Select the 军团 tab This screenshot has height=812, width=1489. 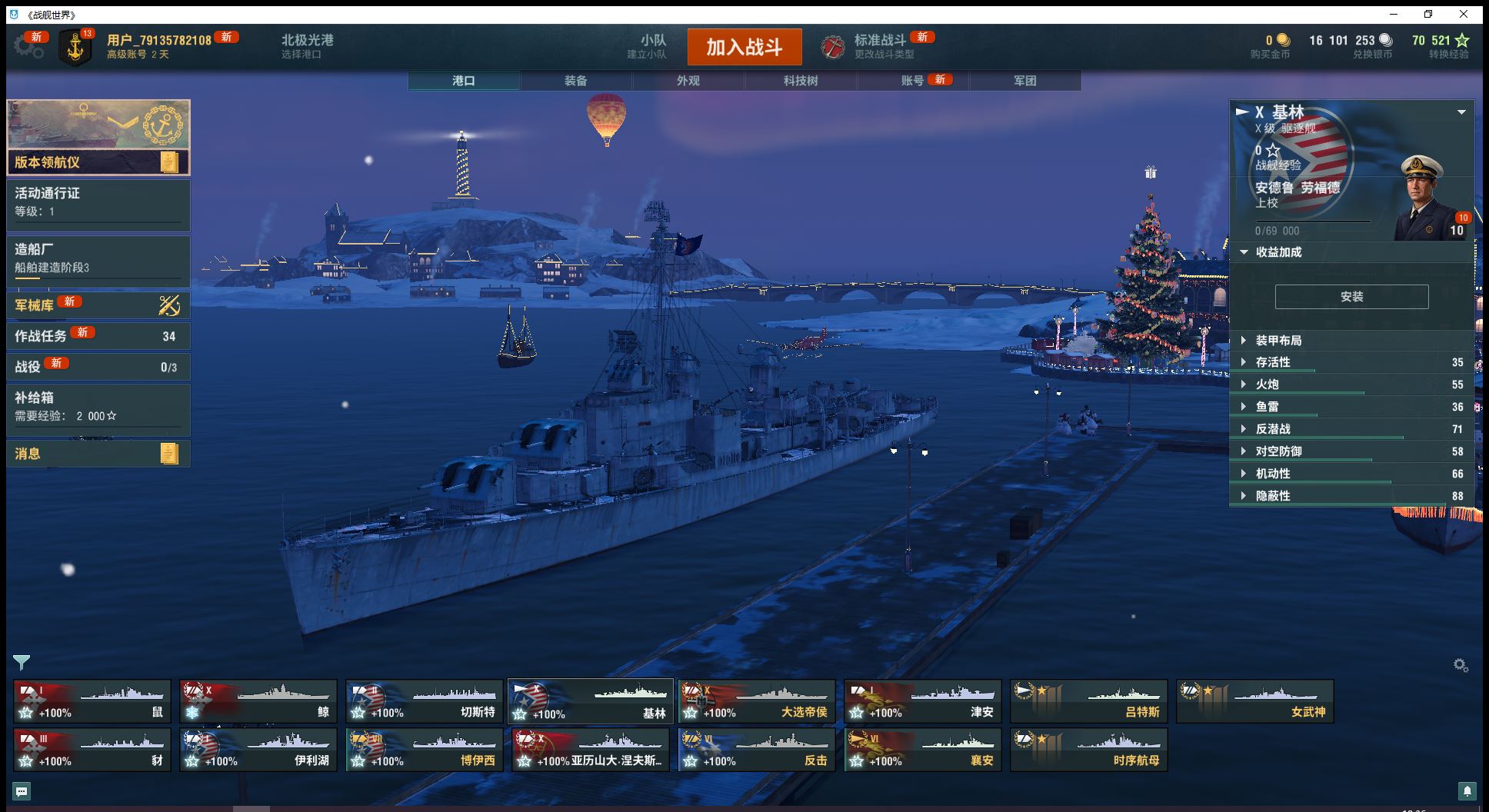[x=1024, y=81]
